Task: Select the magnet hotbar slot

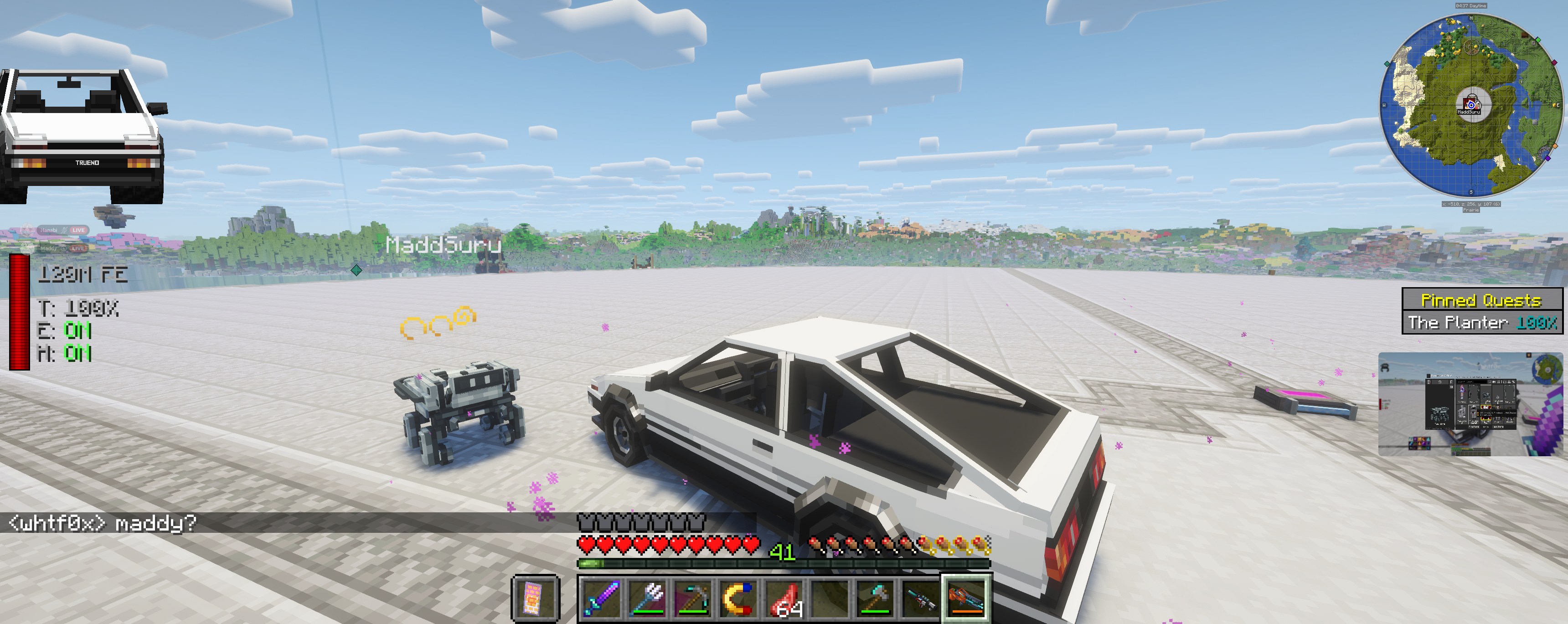Action: pos(738,598)
